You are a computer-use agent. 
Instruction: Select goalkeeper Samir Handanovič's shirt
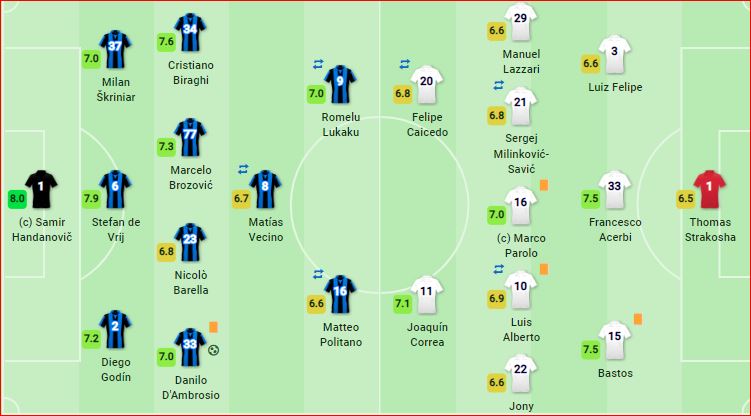click(42, 188)
